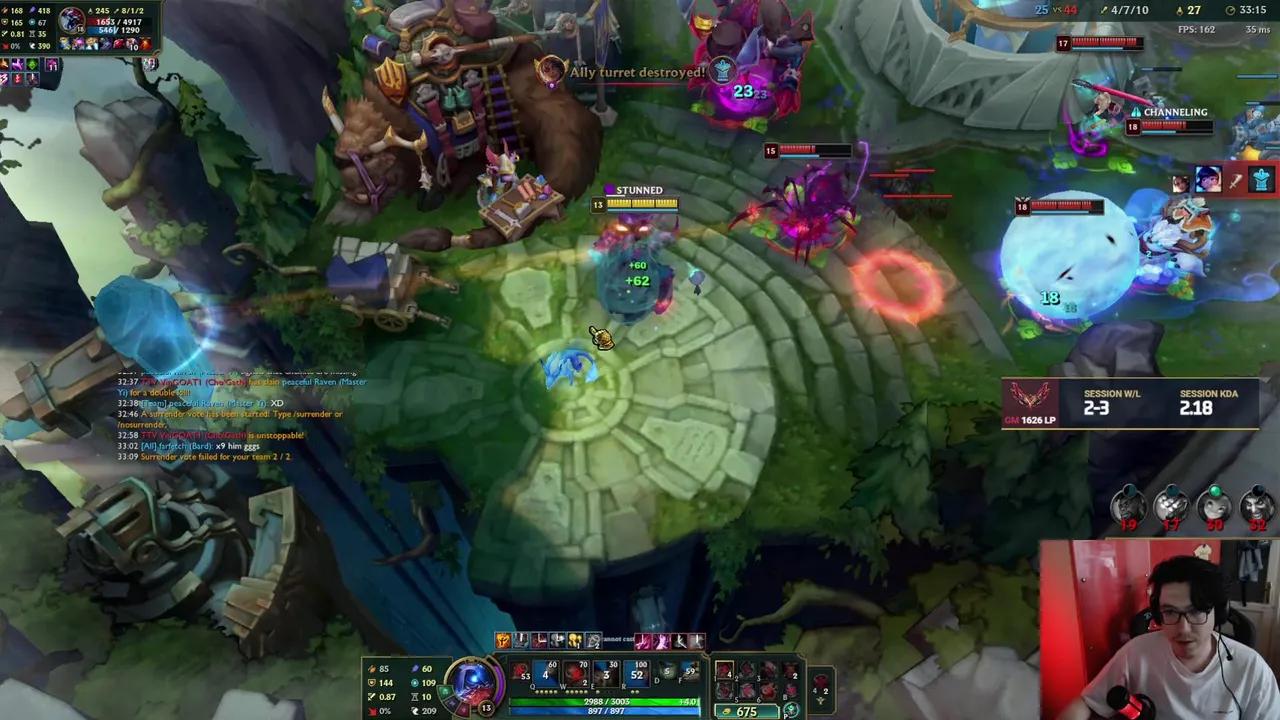Click the game timer showing 33:15
Viewport: 1280px width, 720px height.
point(1253,9)
